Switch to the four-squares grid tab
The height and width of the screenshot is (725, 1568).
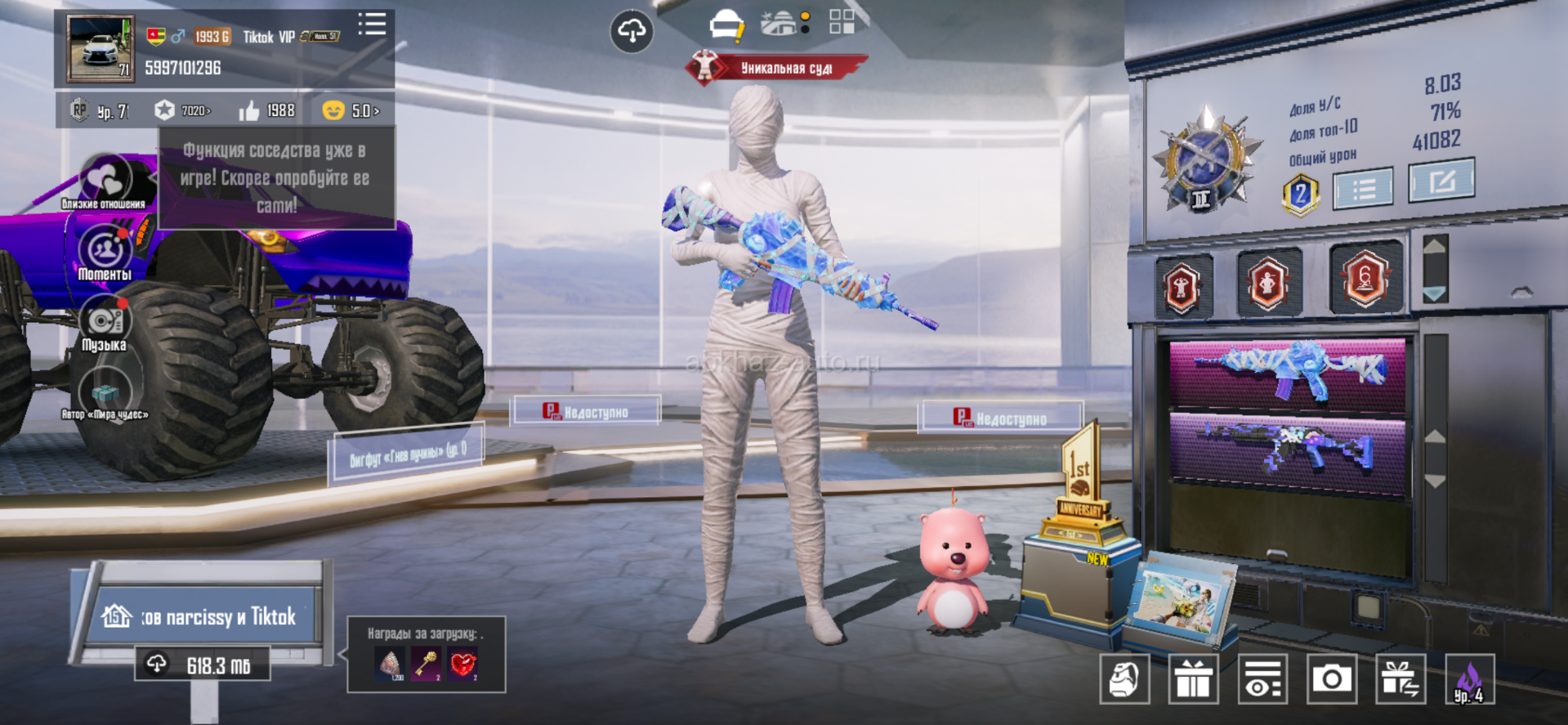pos(842,22)
